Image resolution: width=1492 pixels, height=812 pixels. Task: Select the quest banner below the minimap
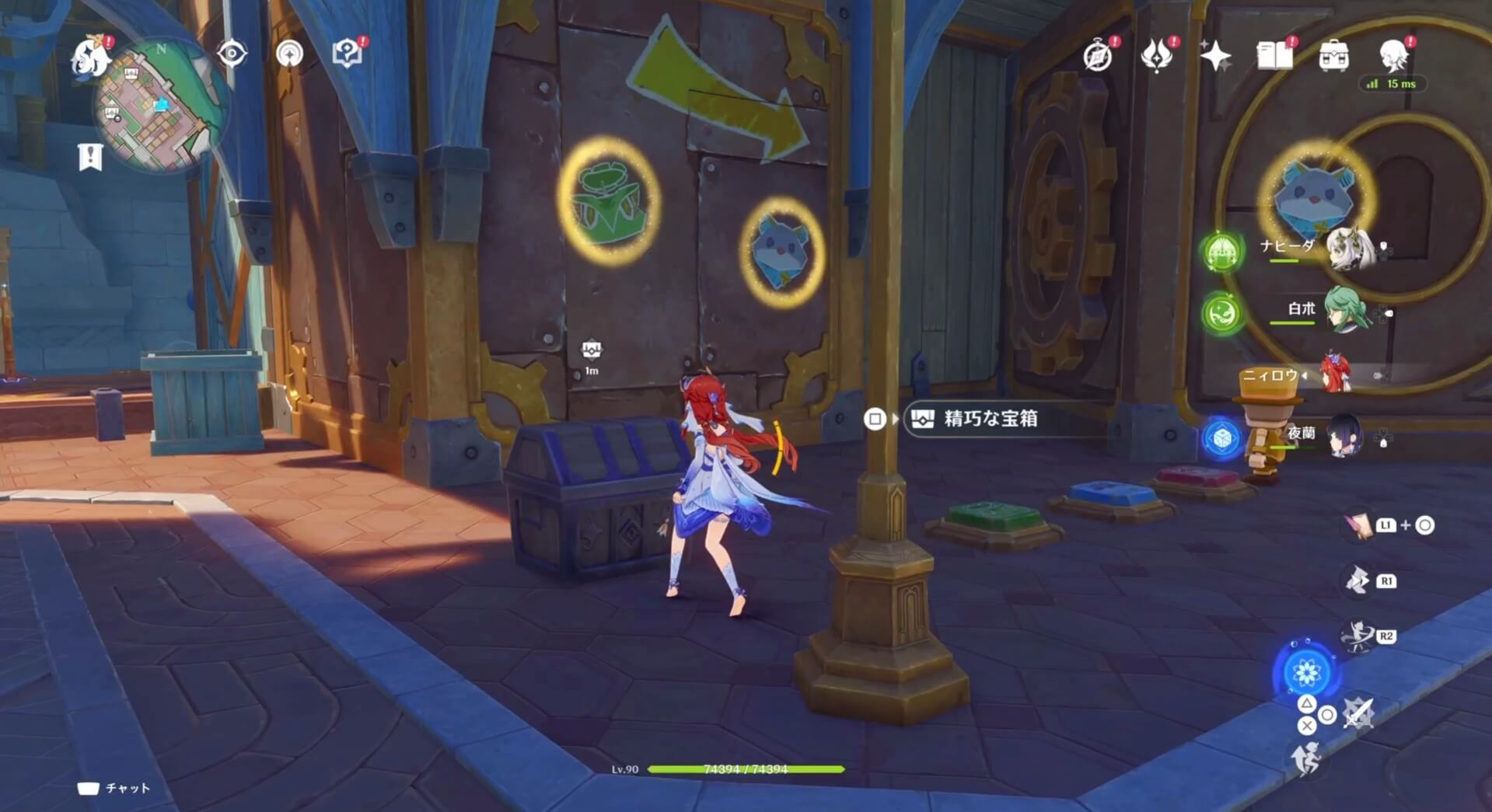[91, 154]
